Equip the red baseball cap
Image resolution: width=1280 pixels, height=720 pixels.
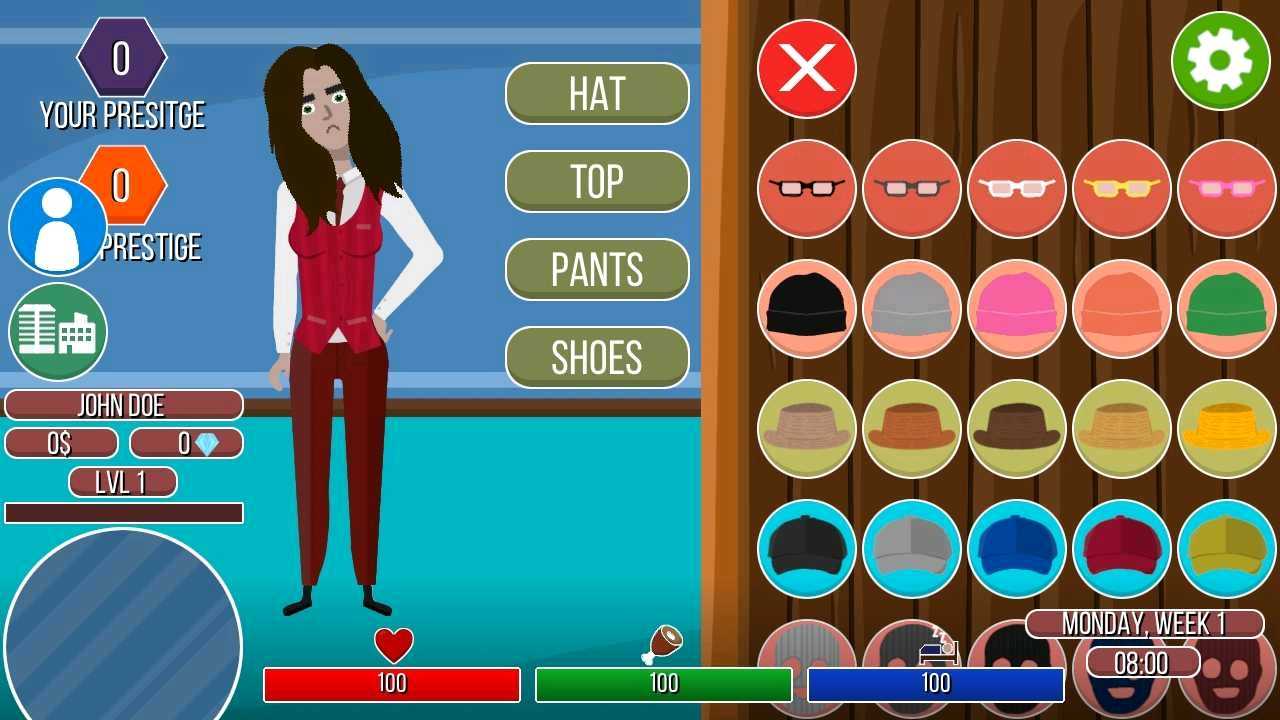(1120, 548)
